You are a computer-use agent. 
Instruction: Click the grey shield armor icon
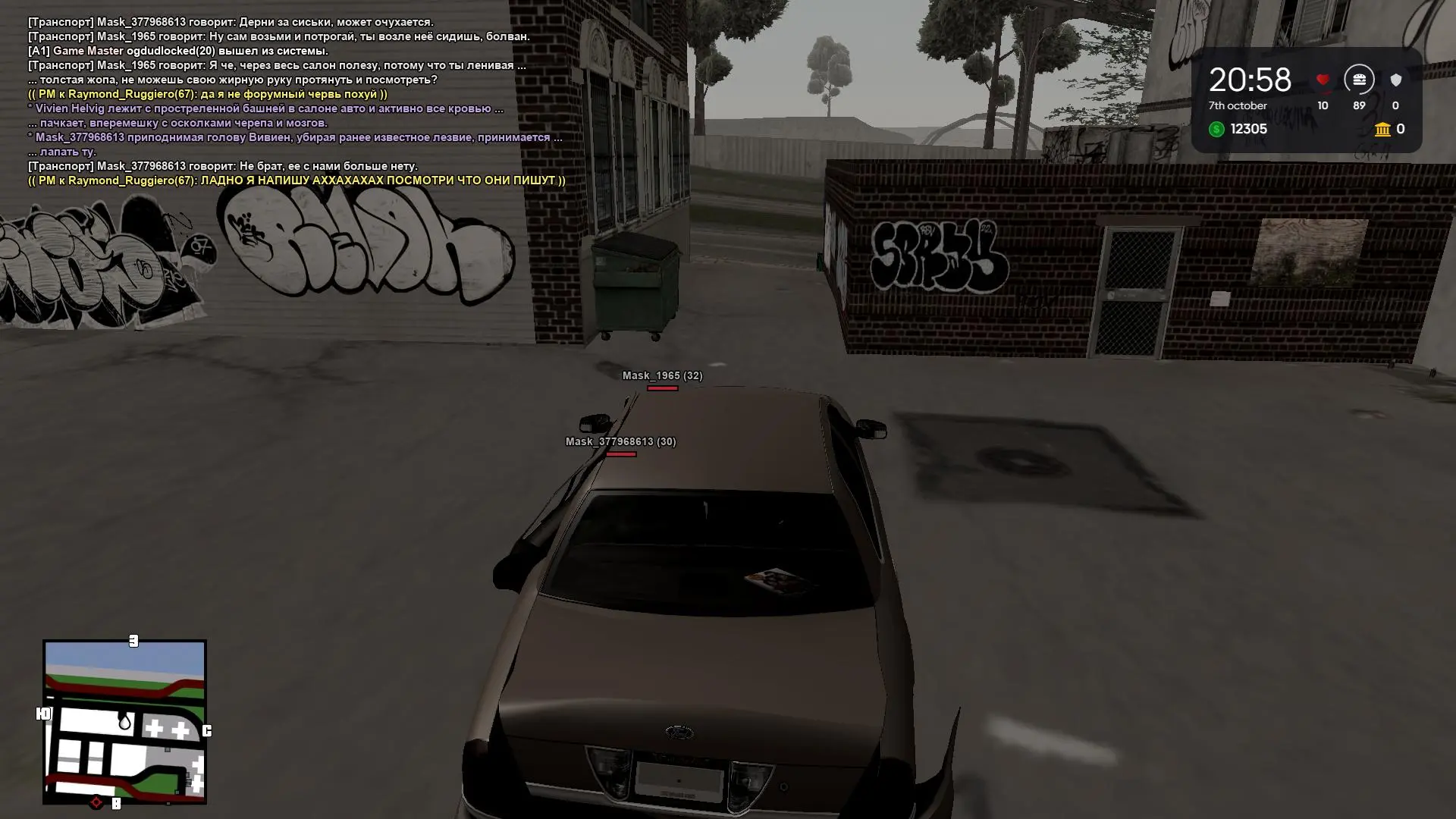1395,80
